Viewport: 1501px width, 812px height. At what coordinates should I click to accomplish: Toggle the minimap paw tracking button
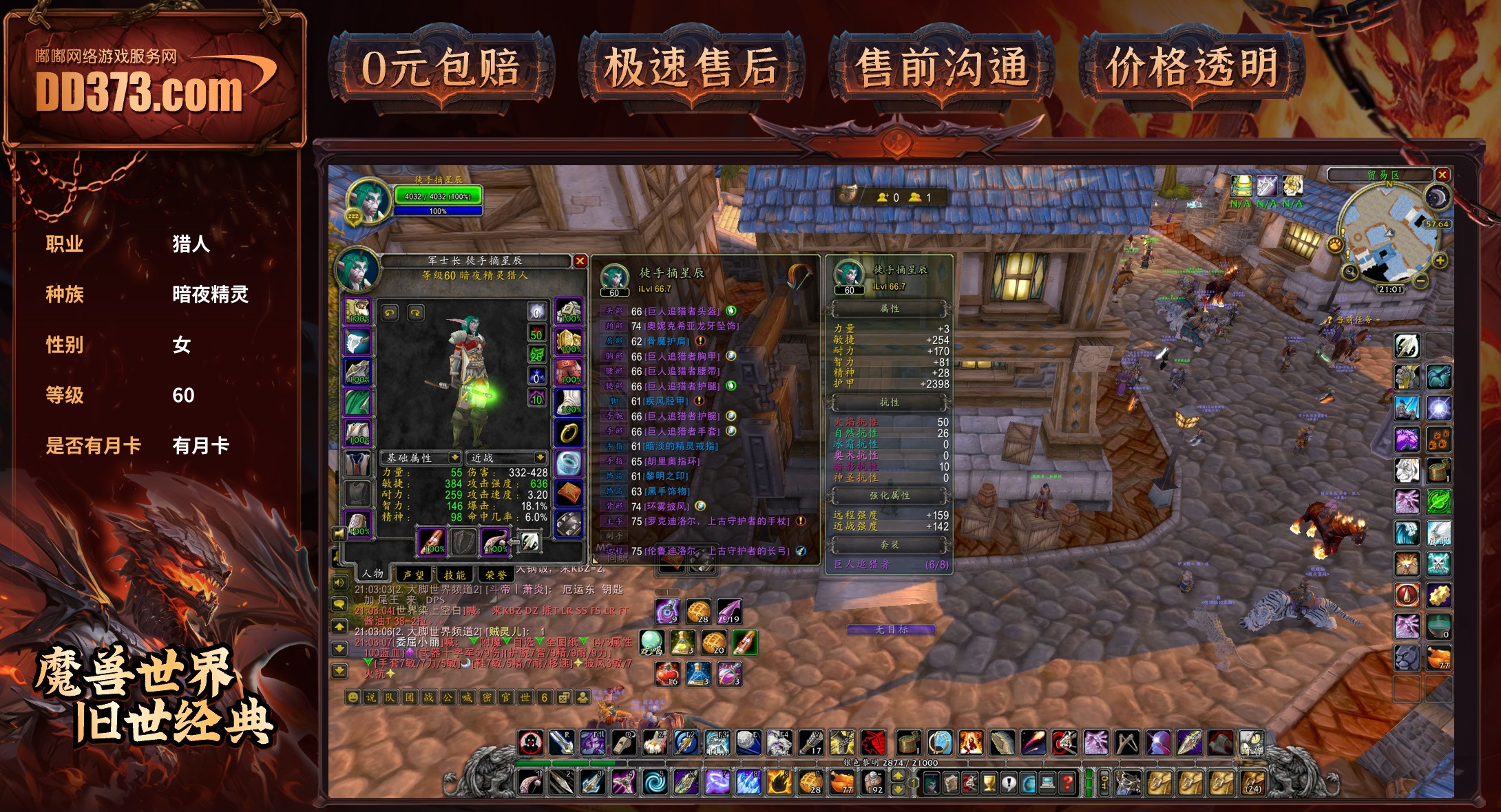click(1335, 244)
